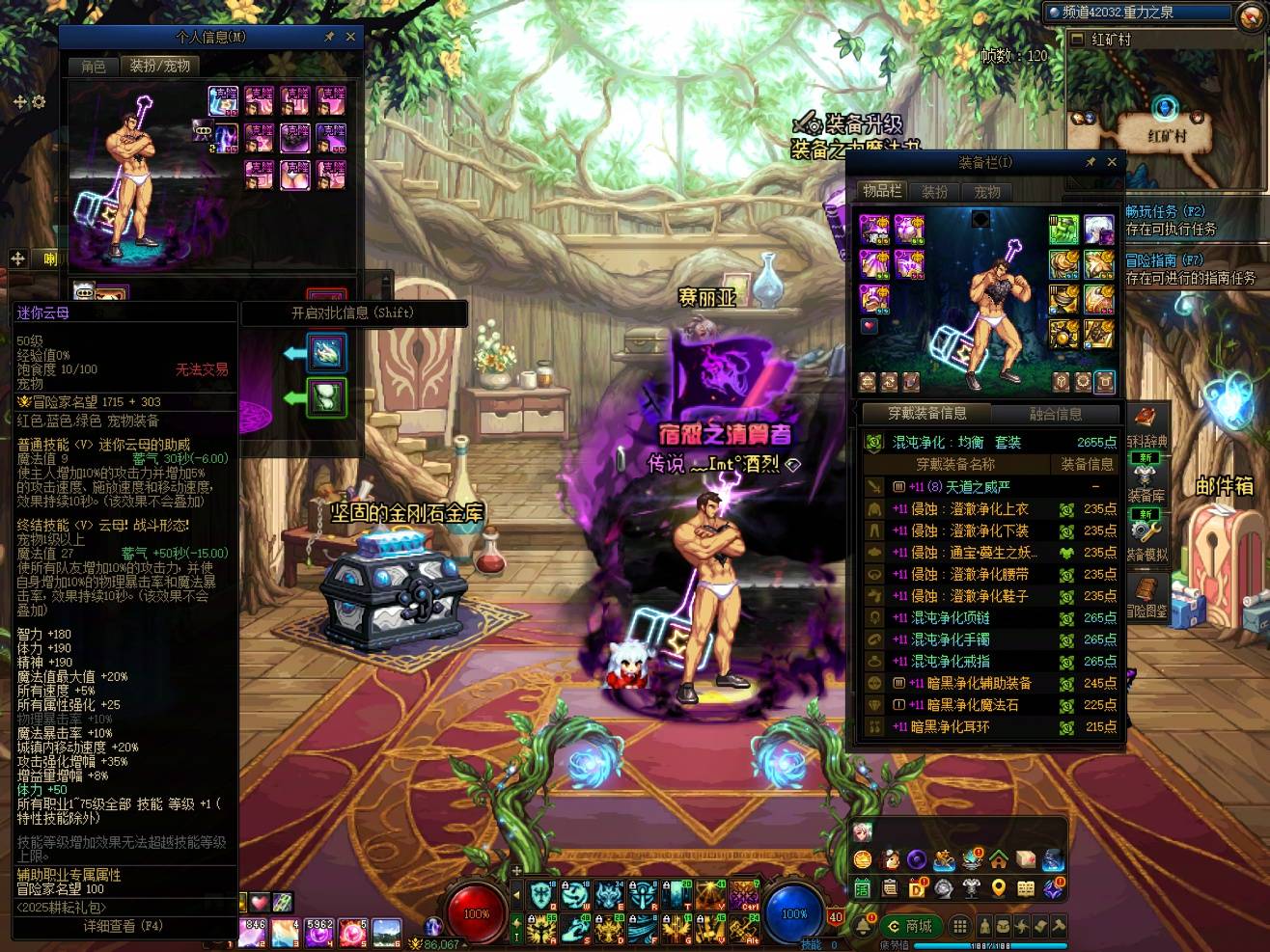This screenshot has width=1270, height=952.
Task: Open the 装扮/宠物 avatar and pet tab
Action: coord(160,66)
